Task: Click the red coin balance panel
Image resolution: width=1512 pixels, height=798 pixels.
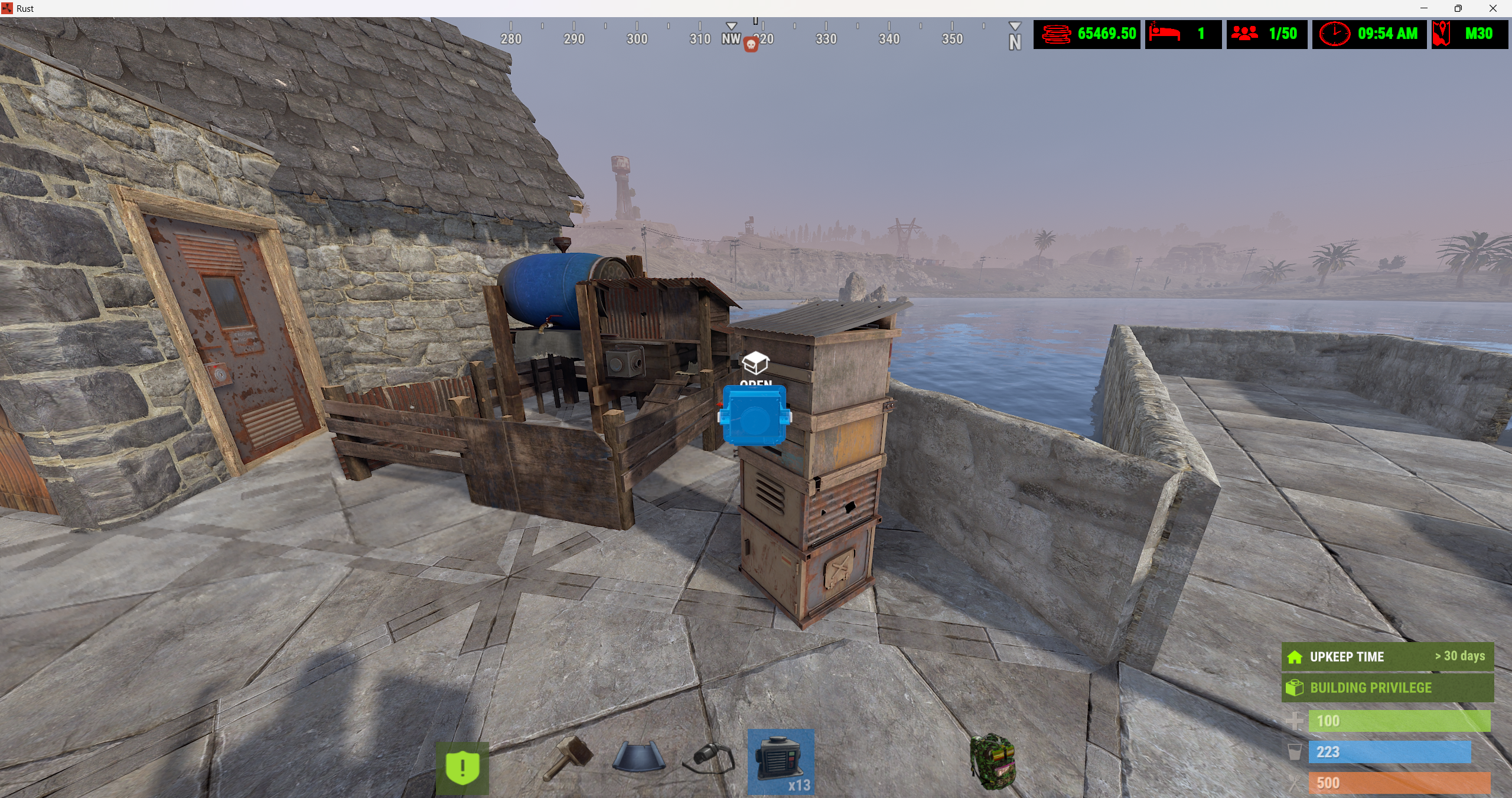Action: [x=1087, y=34]
